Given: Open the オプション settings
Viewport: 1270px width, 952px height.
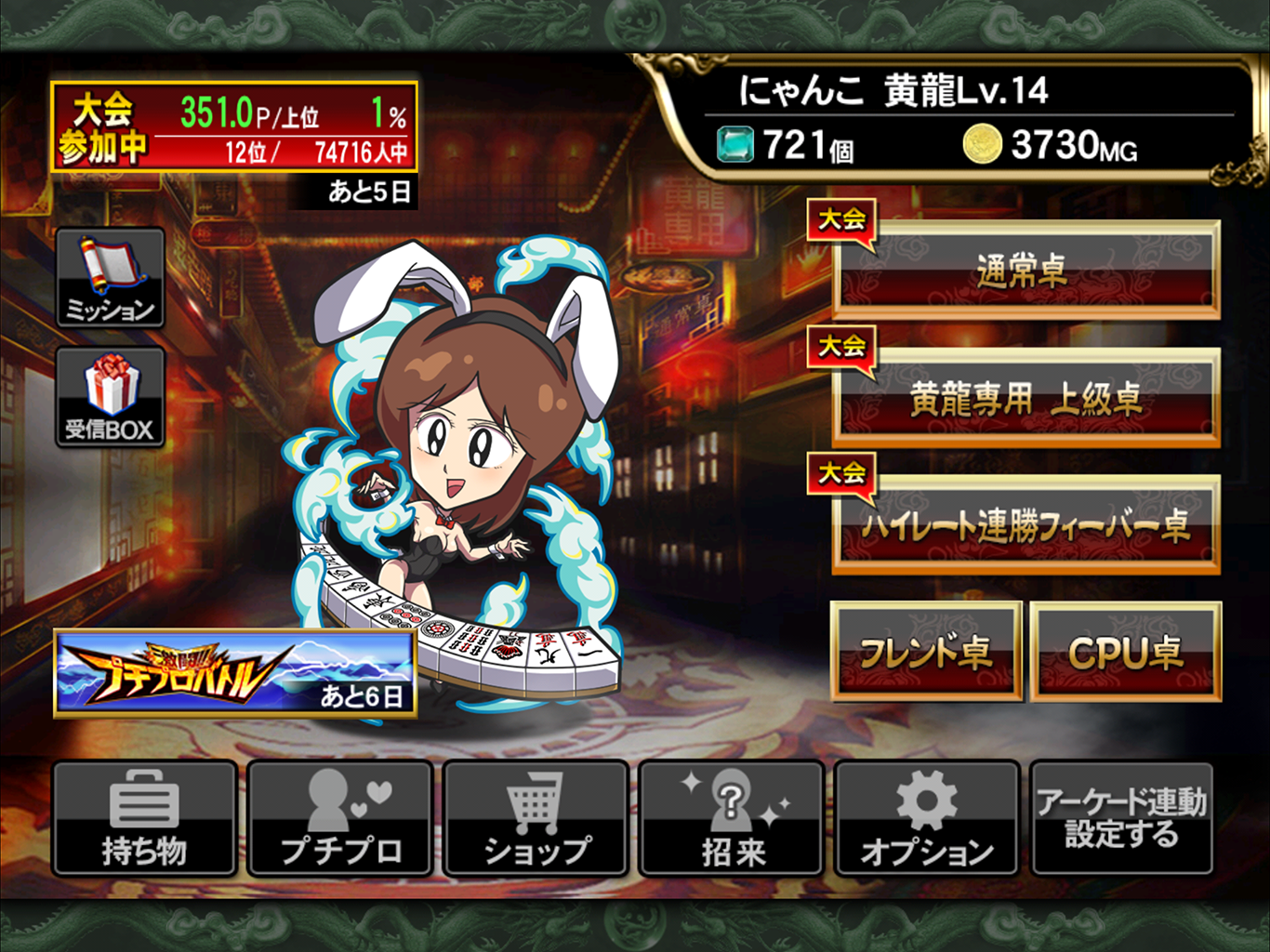Looking at the screenshot, I should tap(926, 818).
